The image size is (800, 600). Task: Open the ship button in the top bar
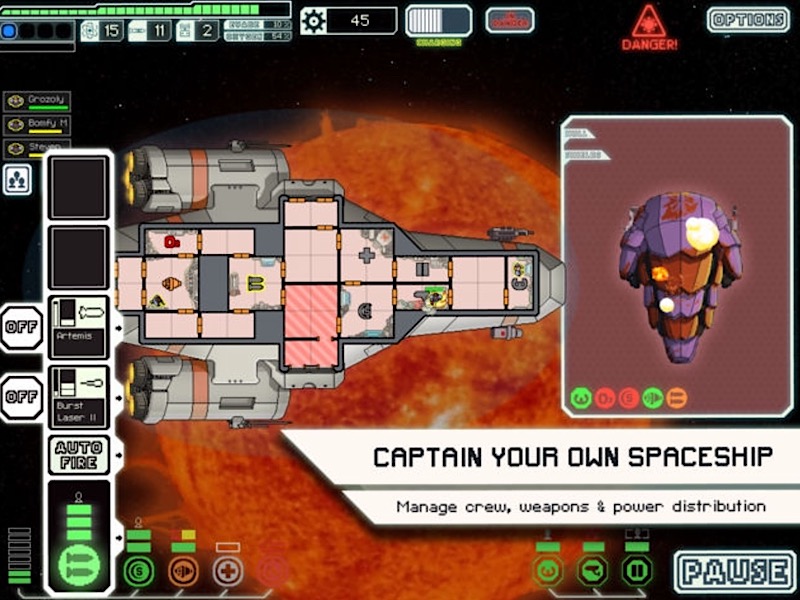coord(509,20)
